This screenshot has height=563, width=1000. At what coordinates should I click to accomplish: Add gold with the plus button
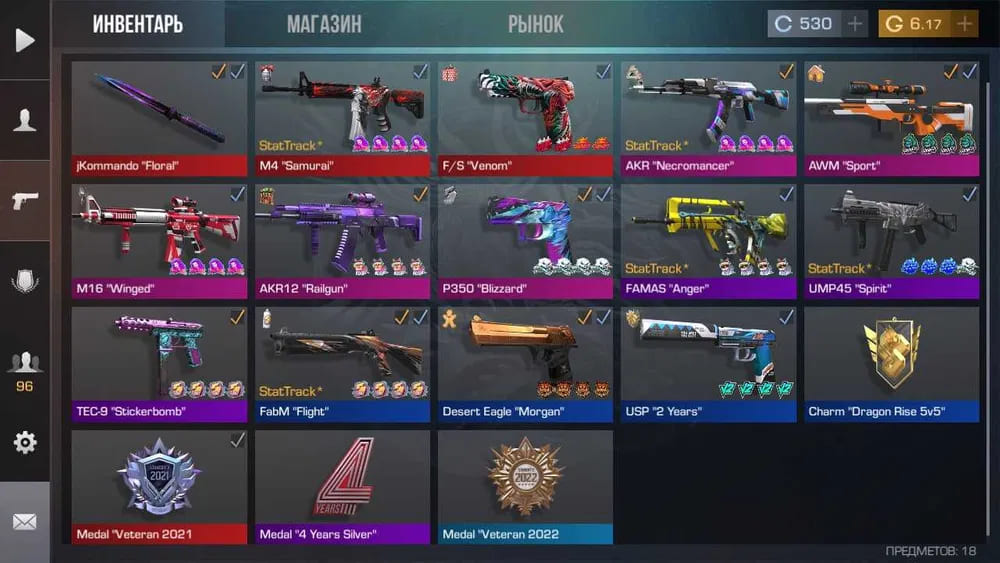[964, 24]
